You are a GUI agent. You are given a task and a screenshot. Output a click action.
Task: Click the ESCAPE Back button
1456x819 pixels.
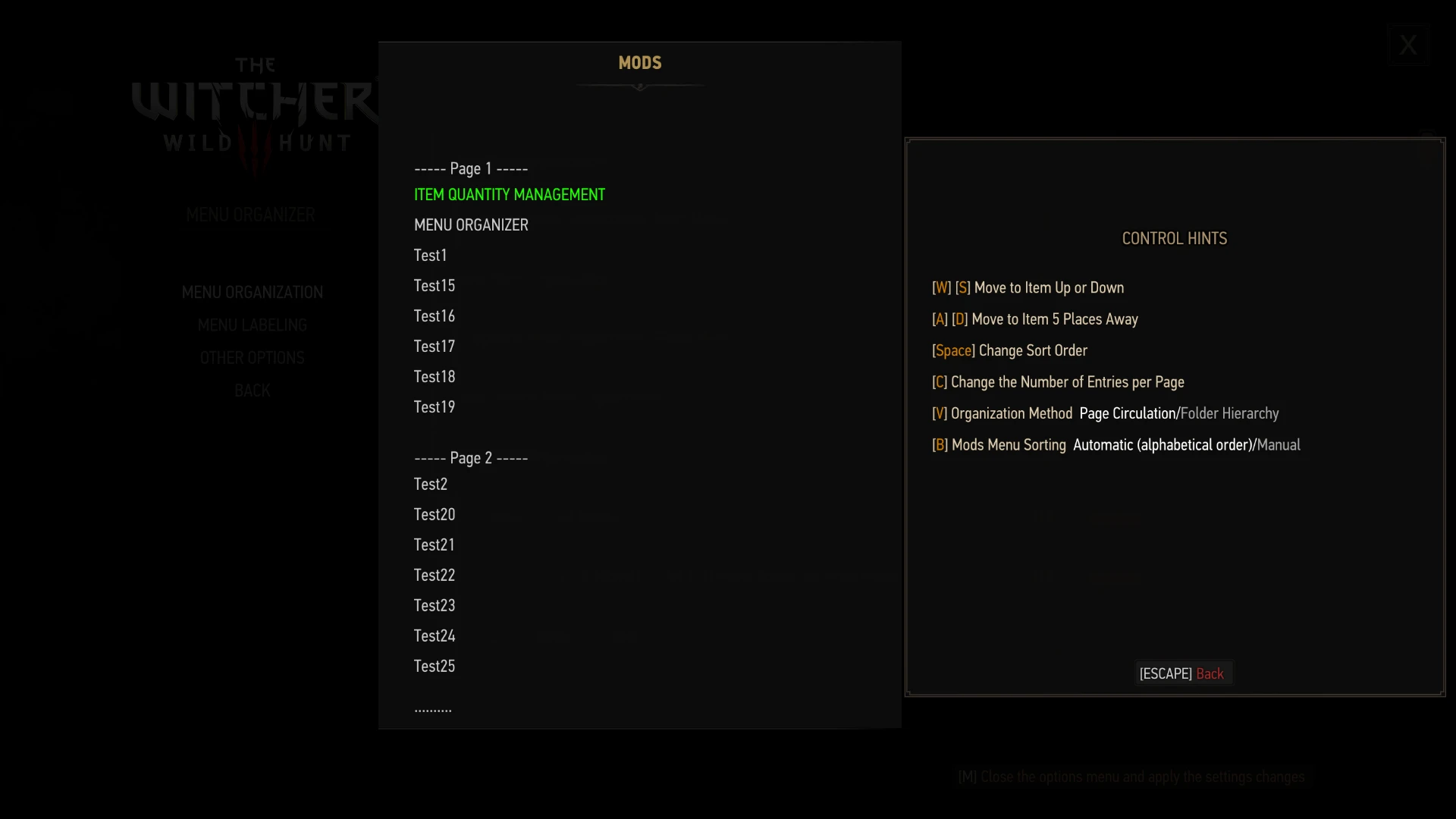pyautogui.click(x=1183, y=673)
